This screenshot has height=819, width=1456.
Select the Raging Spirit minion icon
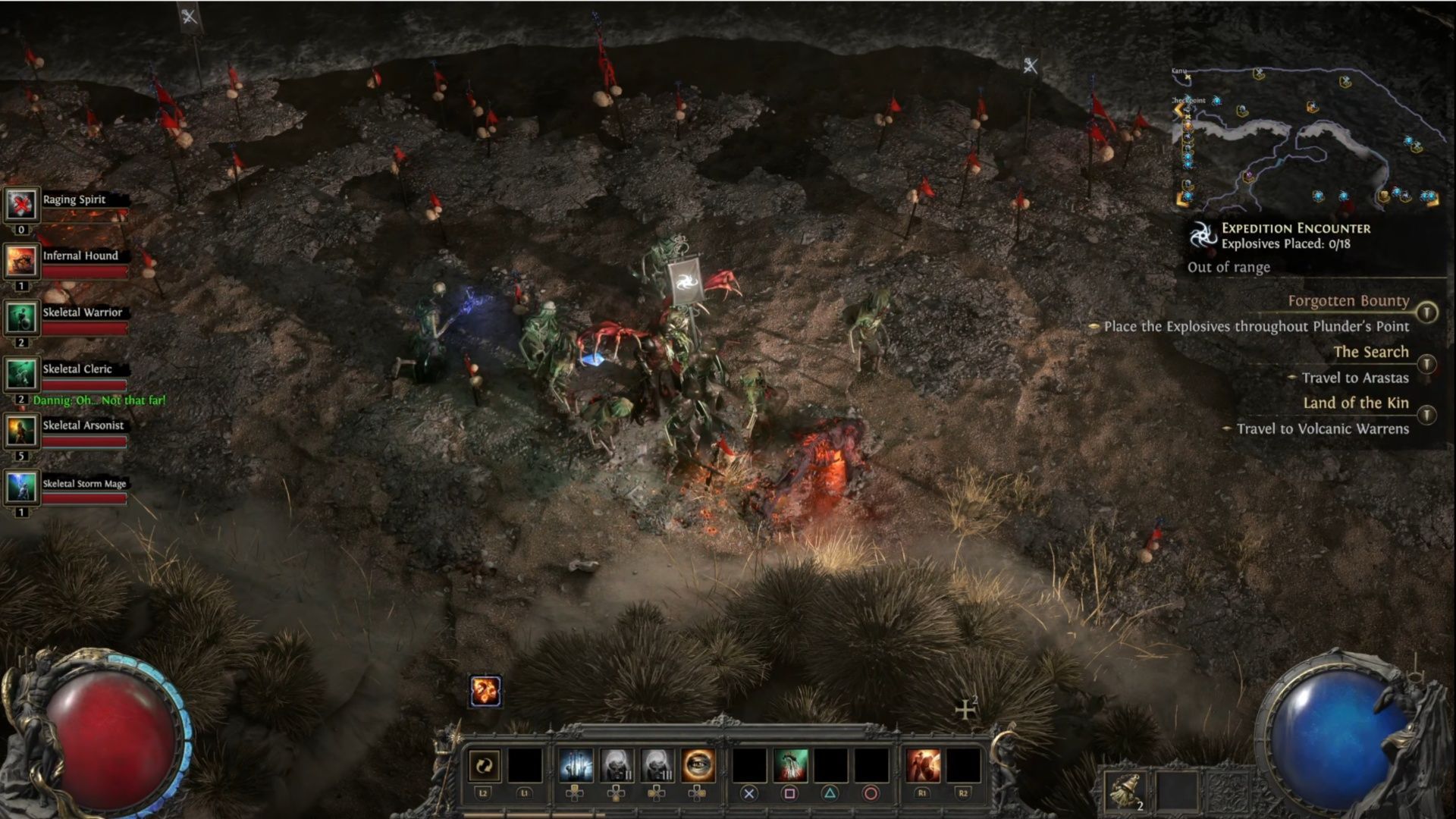[x=21, y=205]
